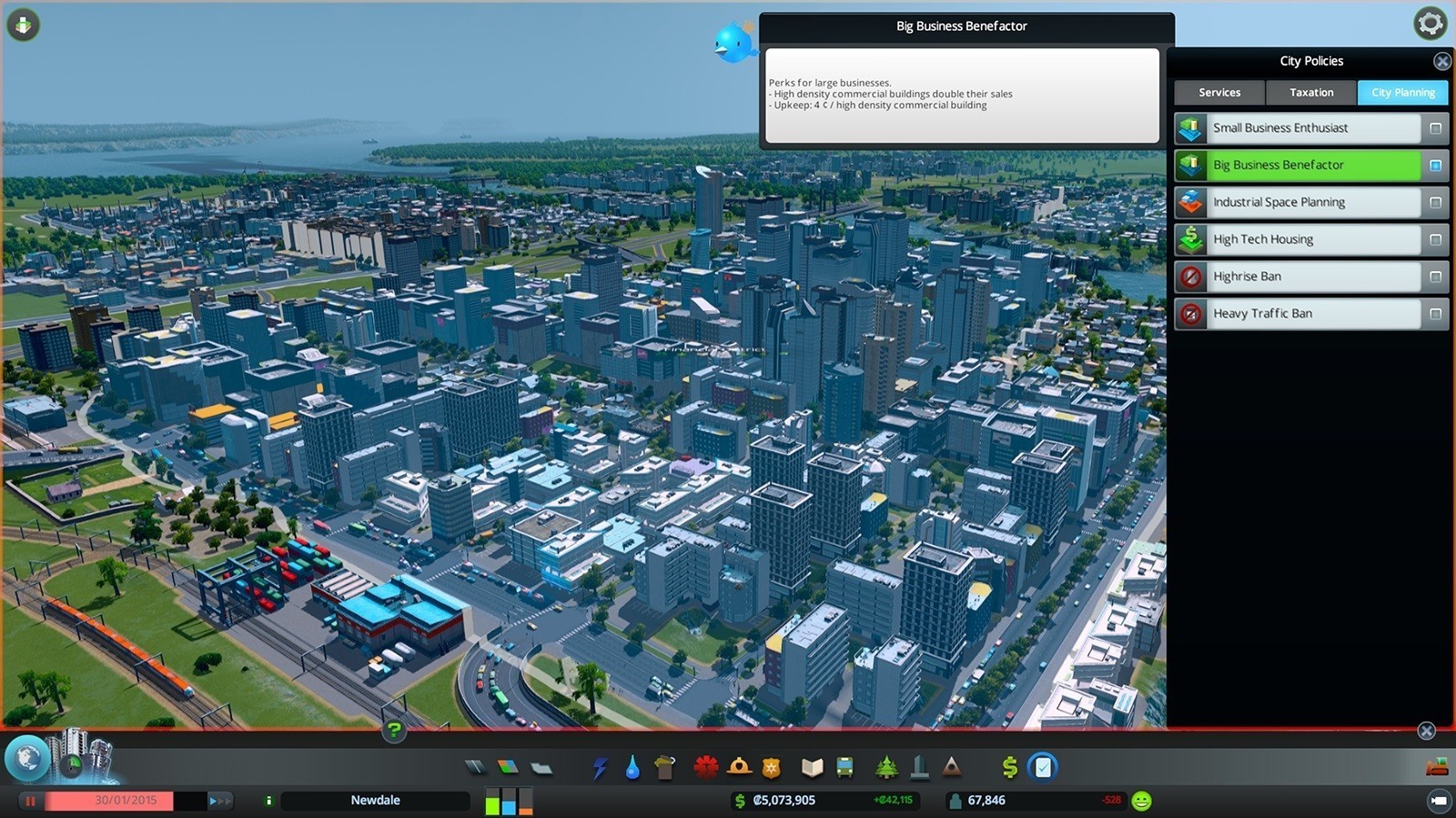Tick the High Tech Housing checkbox
The height and width of the screenshot is (818, 1456).
[1435, 240]
